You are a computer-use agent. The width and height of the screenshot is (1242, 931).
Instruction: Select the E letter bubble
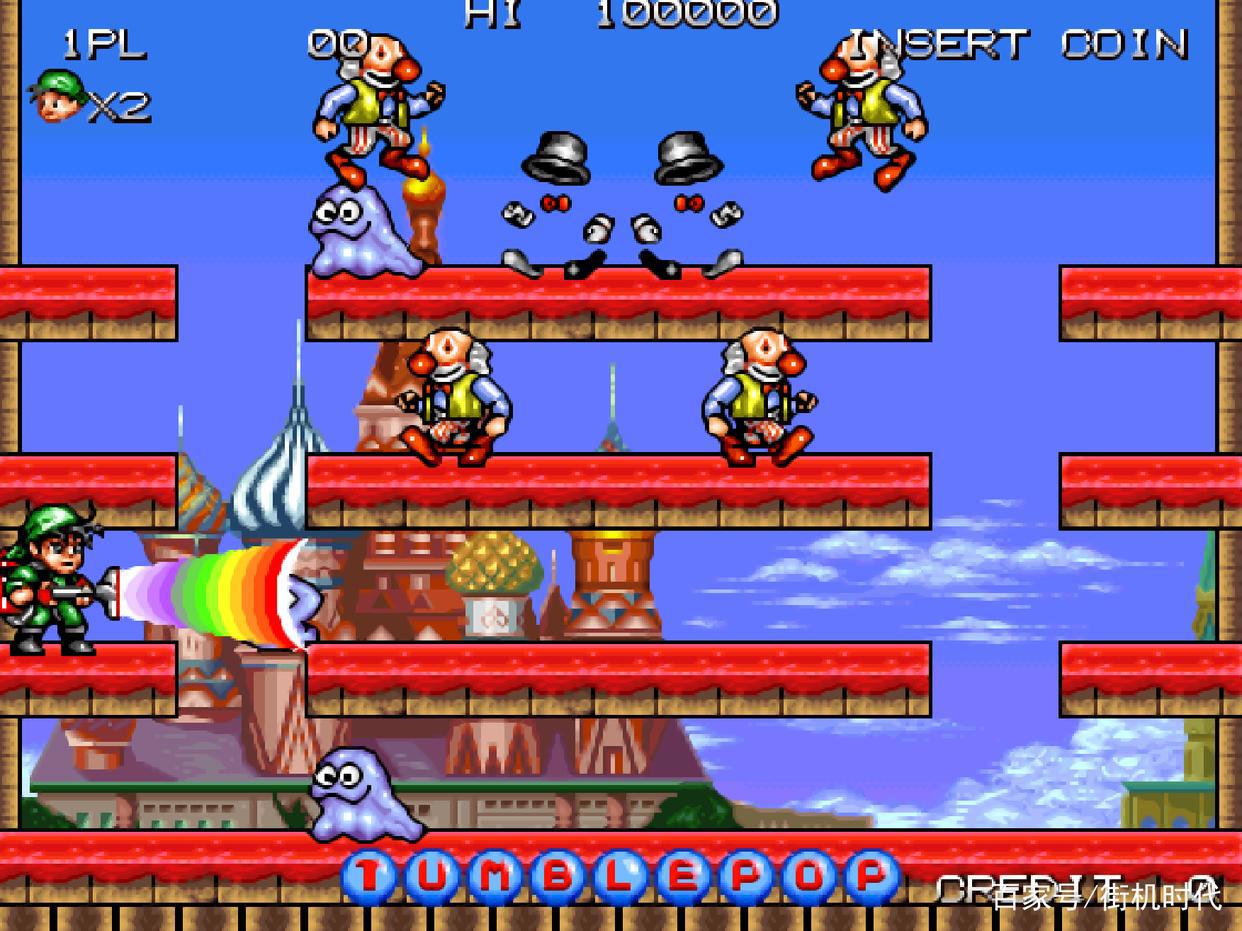684,877
